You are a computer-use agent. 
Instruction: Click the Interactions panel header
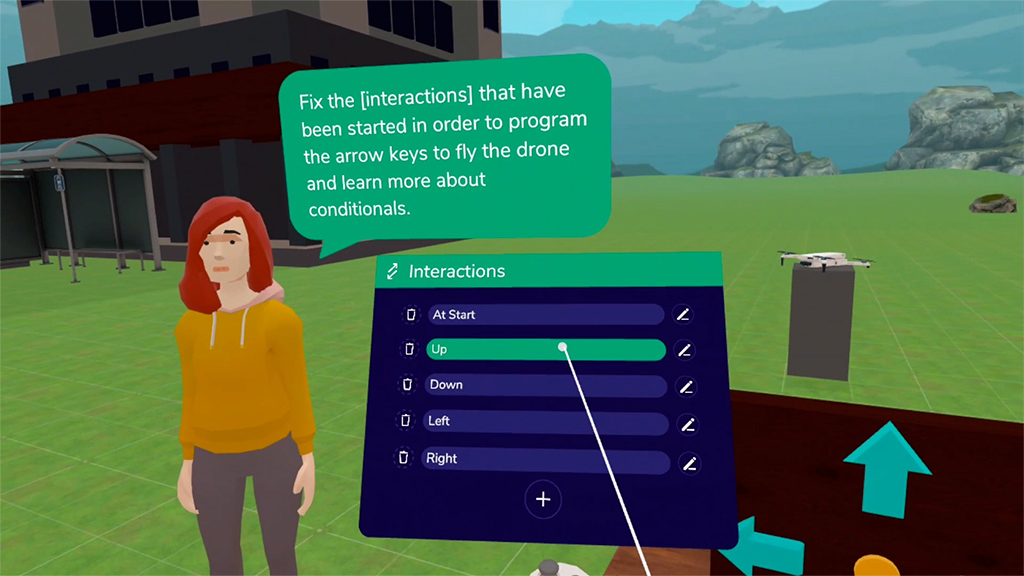[548, 271]
